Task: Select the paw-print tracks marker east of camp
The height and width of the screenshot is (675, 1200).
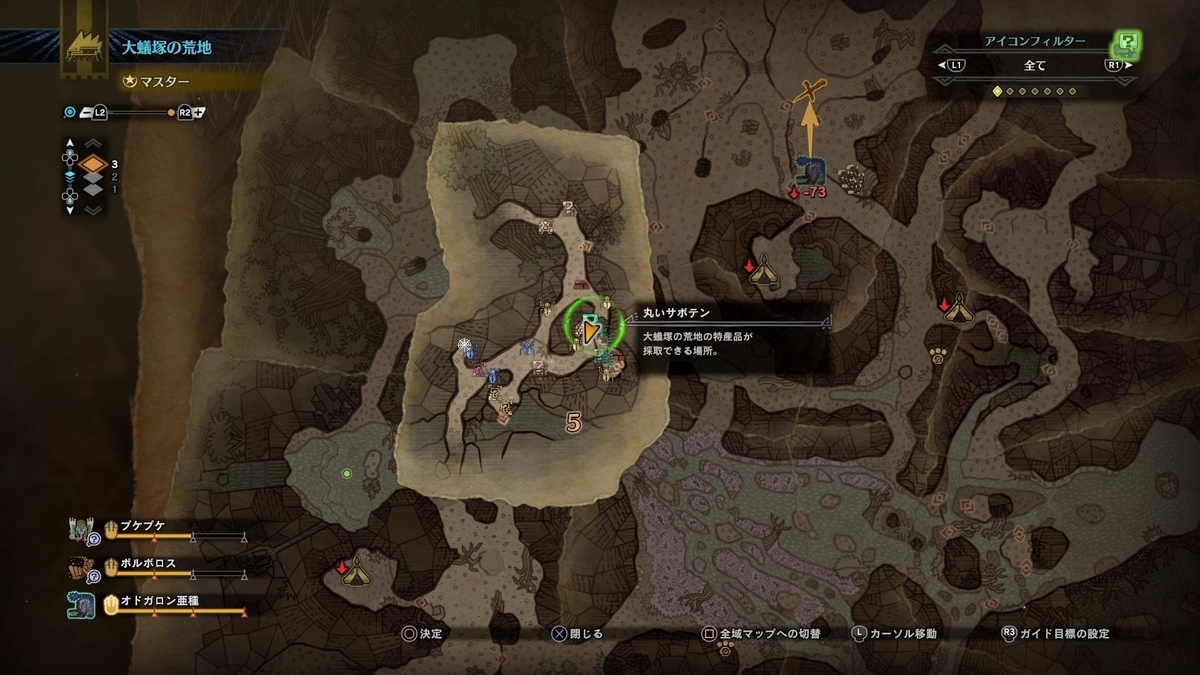Action: (937, 355)
